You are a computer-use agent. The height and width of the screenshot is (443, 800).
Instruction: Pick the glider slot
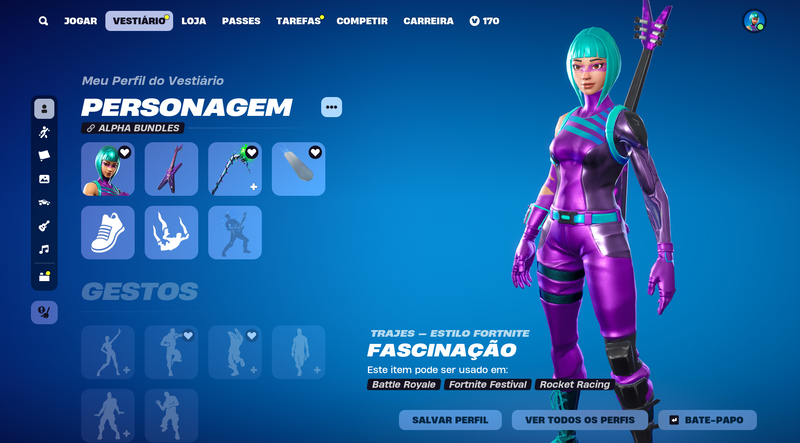pyautogui.click(x=299, y=169)
